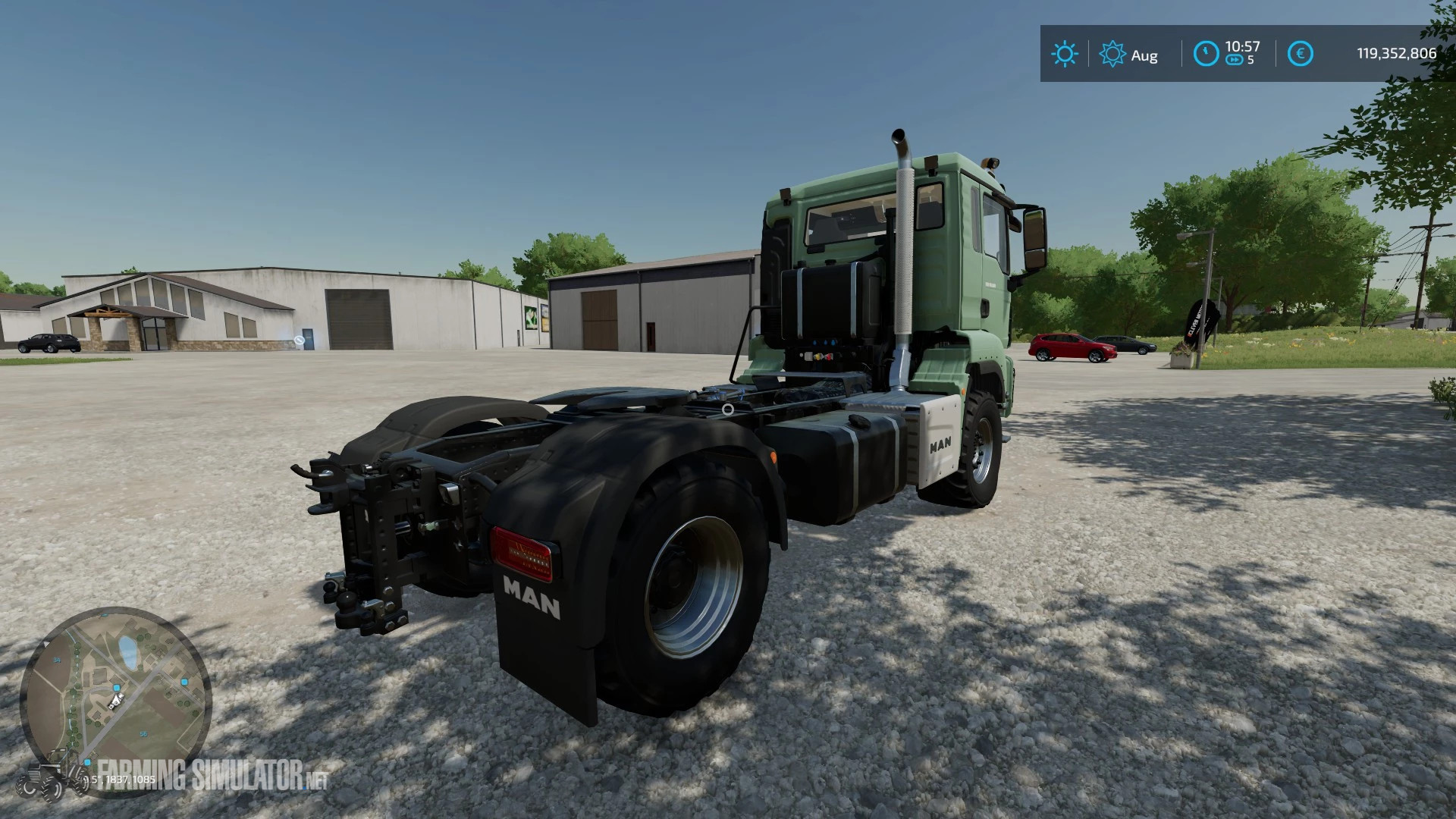Click the weather forecast icon next to Aug
The image size is (1456, 819).
[1112, 53]
